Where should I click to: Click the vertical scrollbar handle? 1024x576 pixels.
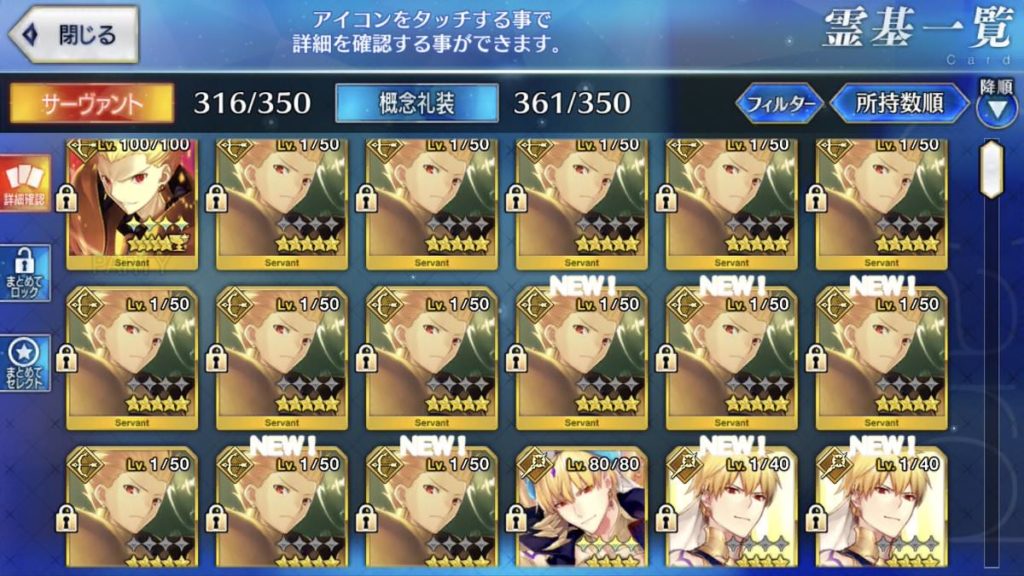tap(991, 165)
